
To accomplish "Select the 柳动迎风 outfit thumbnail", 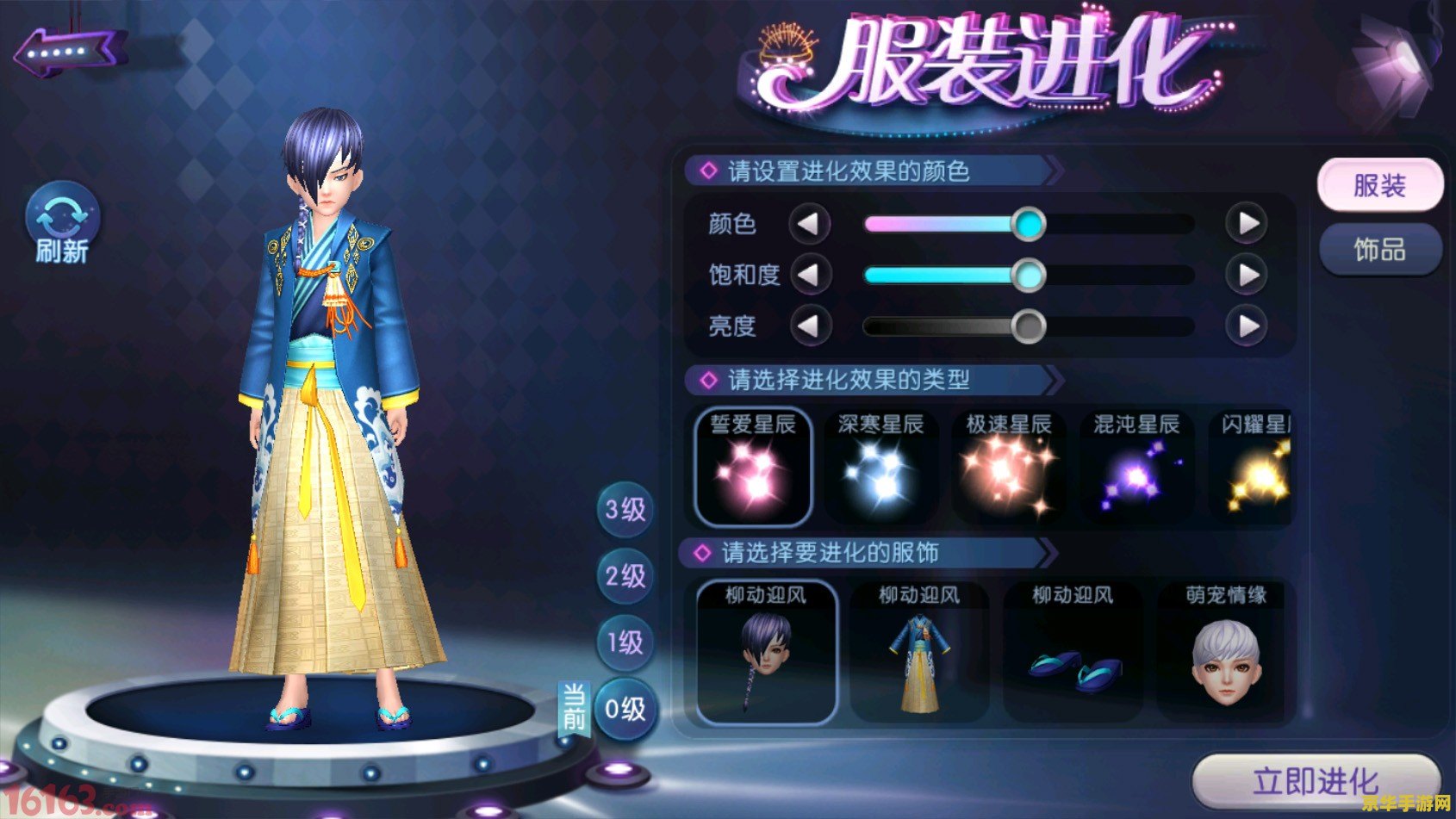I will 918,656.
